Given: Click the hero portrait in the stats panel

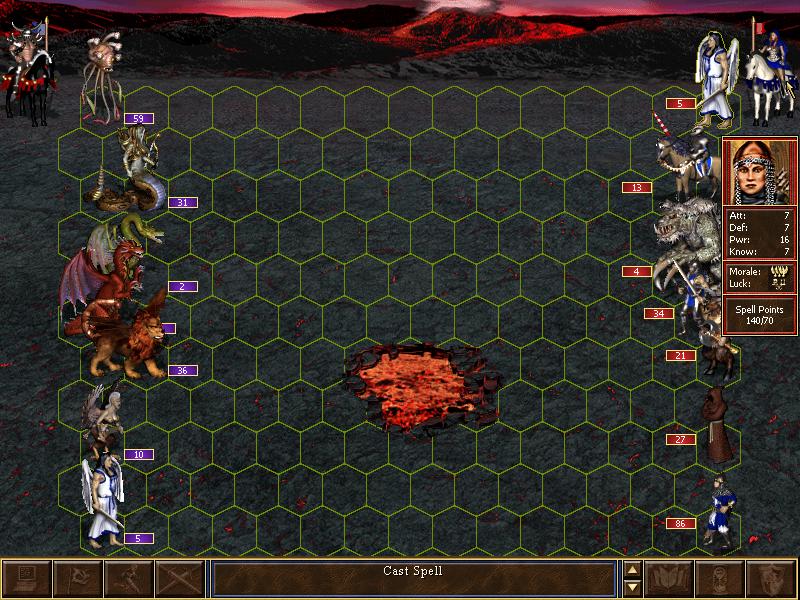Looking at the screenshot, I should pyautogui.click(x=759, y=169).
